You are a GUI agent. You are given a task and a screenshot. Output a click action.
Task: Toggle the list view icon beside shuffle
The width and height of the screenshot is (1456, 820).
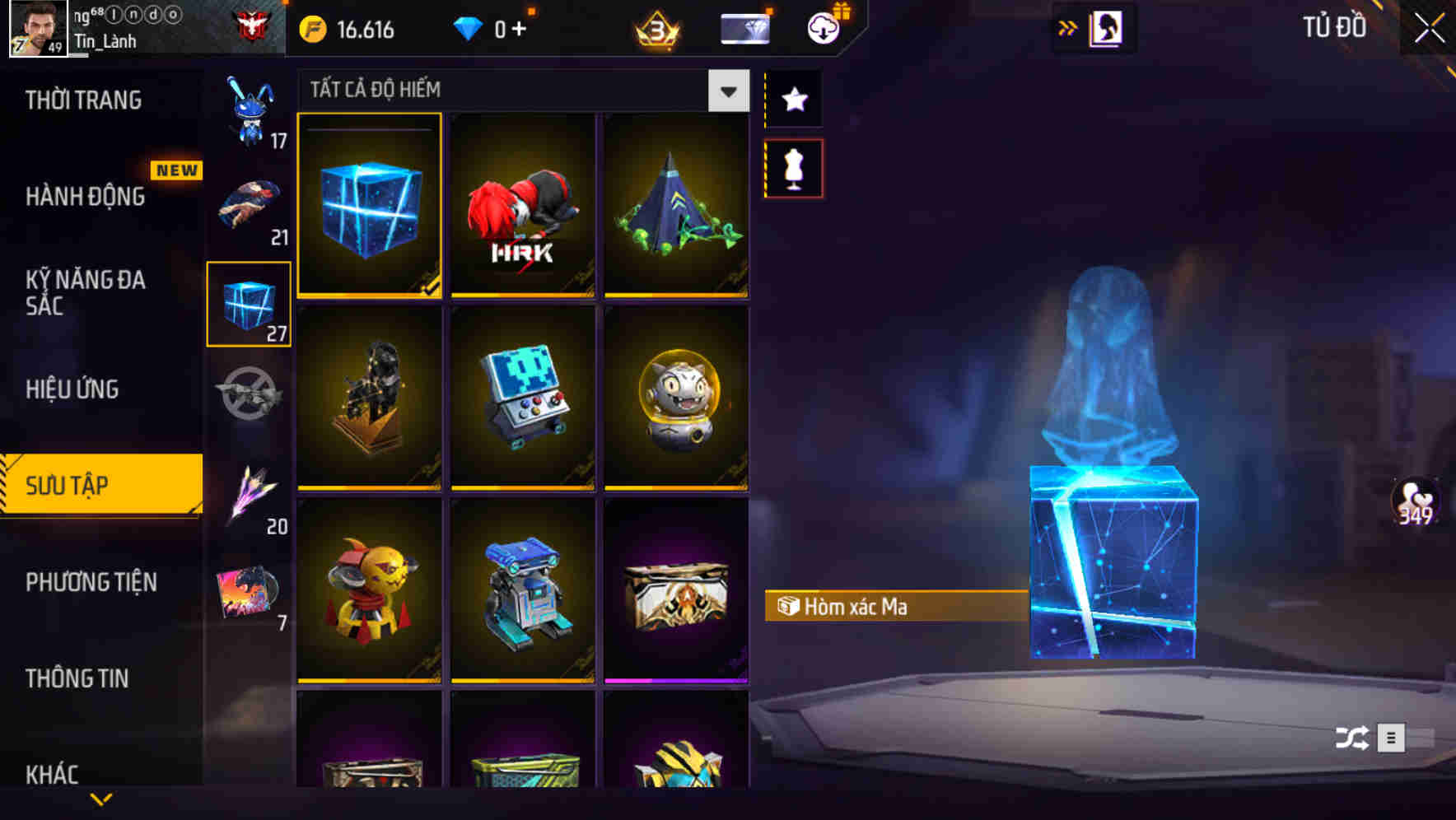pos(1389,738)
